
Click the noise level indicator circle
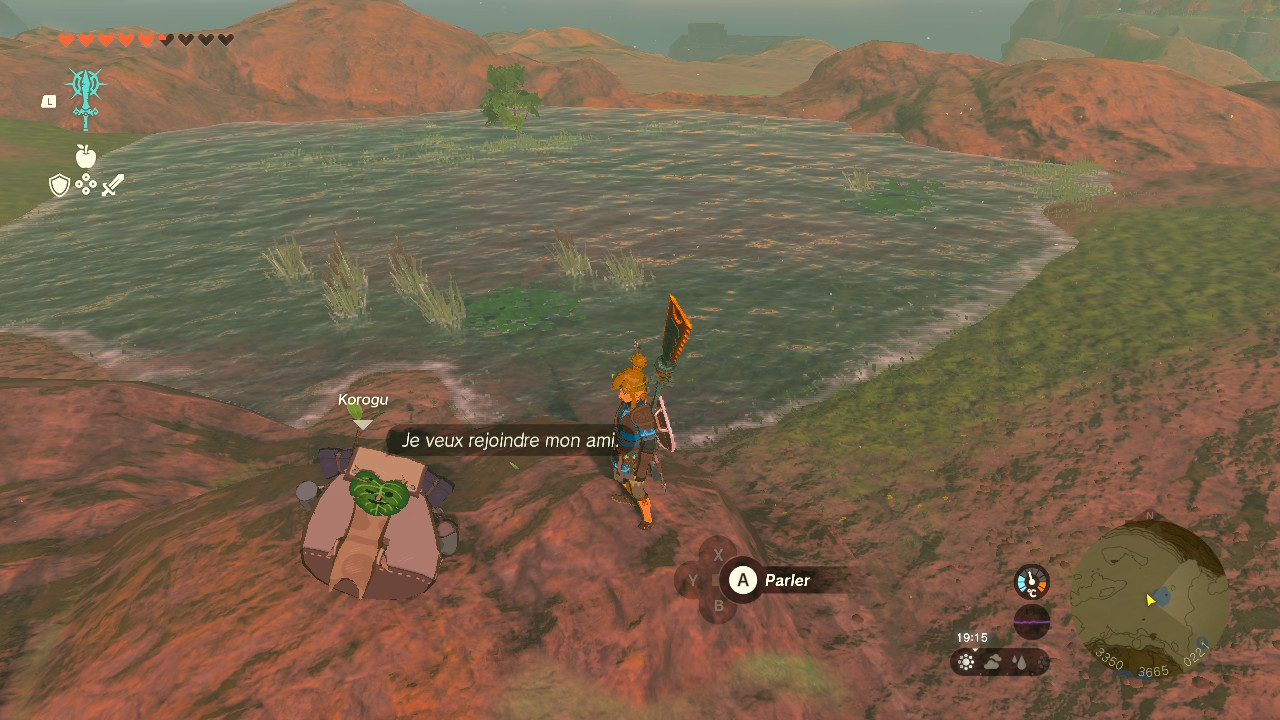point(1032,622)
